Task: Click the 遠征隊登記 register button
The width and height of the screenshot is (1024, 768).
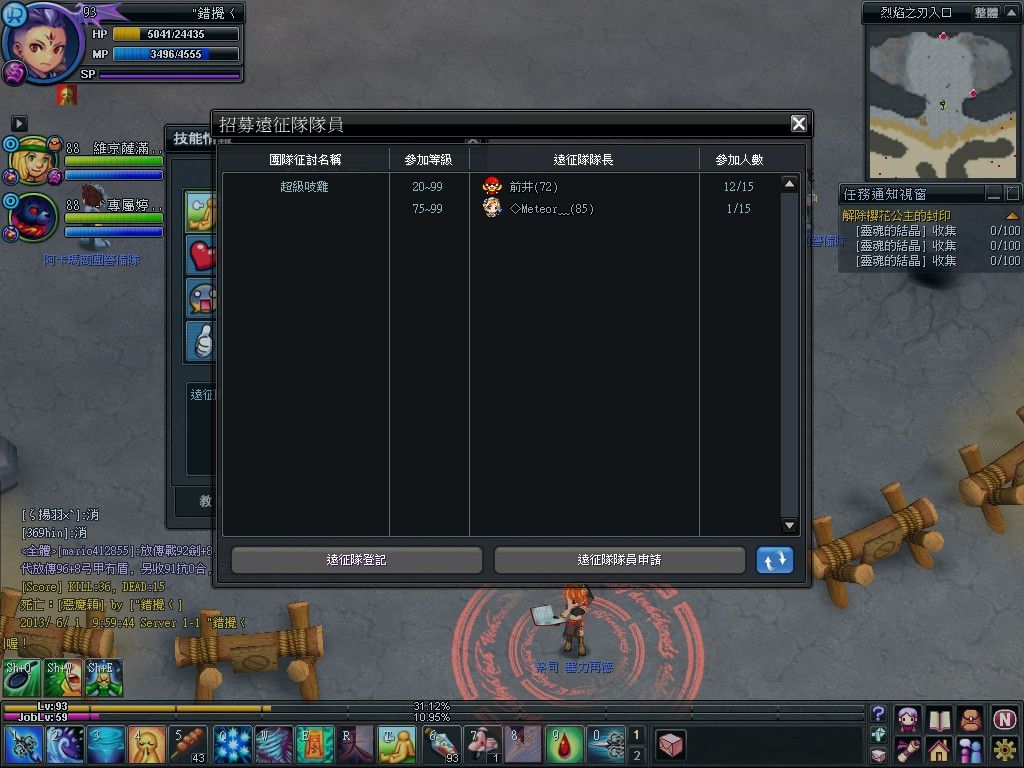Action: [356, 560]
